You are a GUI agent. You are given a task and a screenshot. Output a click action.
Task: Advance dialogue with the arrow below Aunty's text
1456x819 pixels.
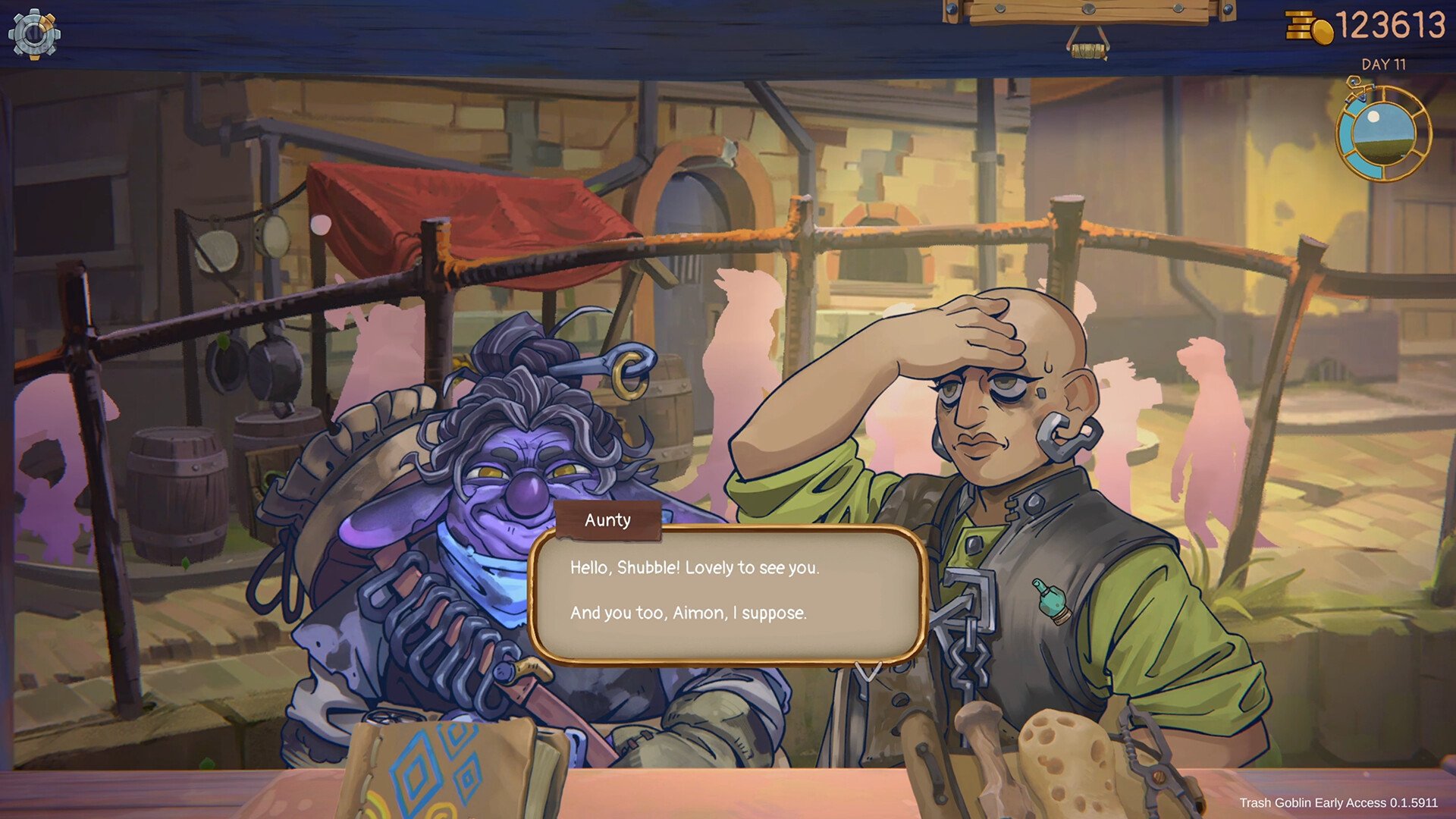(868, 671)
